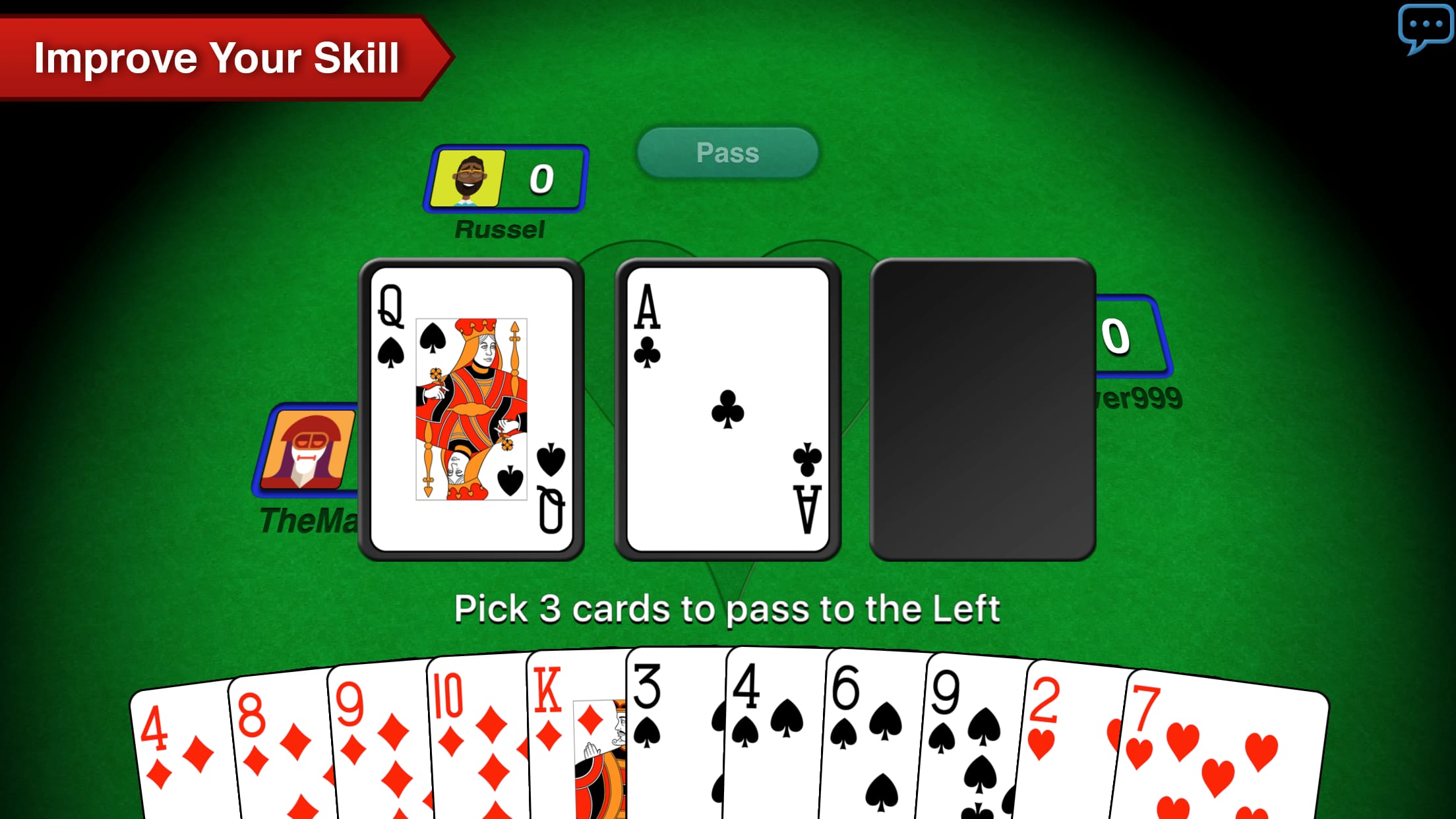
Task: Click Russel's avatar portrait
Action: 468,179
